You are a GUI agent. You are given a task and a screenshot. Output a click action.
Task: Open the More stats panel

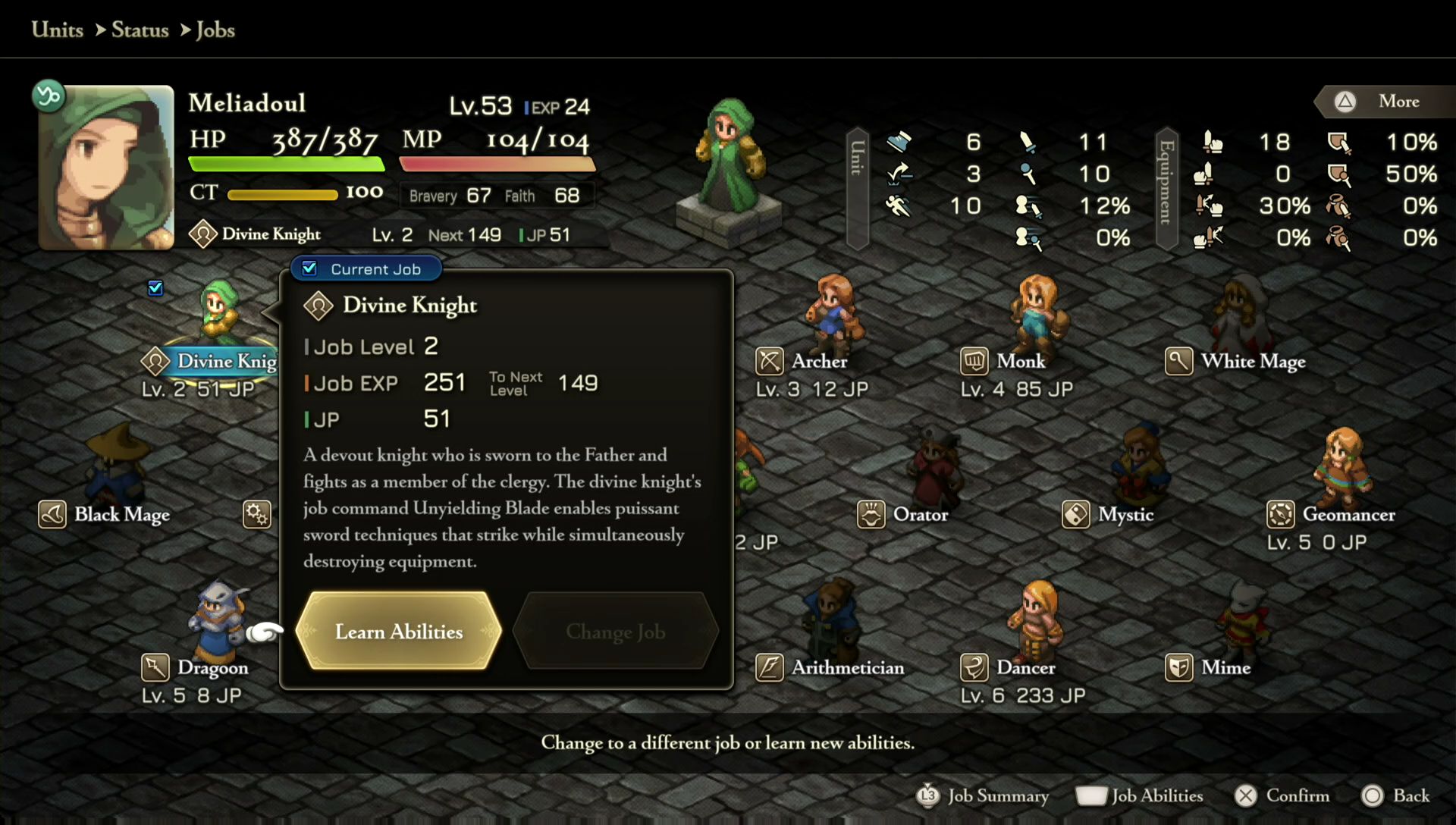[x=1386, y=102]
